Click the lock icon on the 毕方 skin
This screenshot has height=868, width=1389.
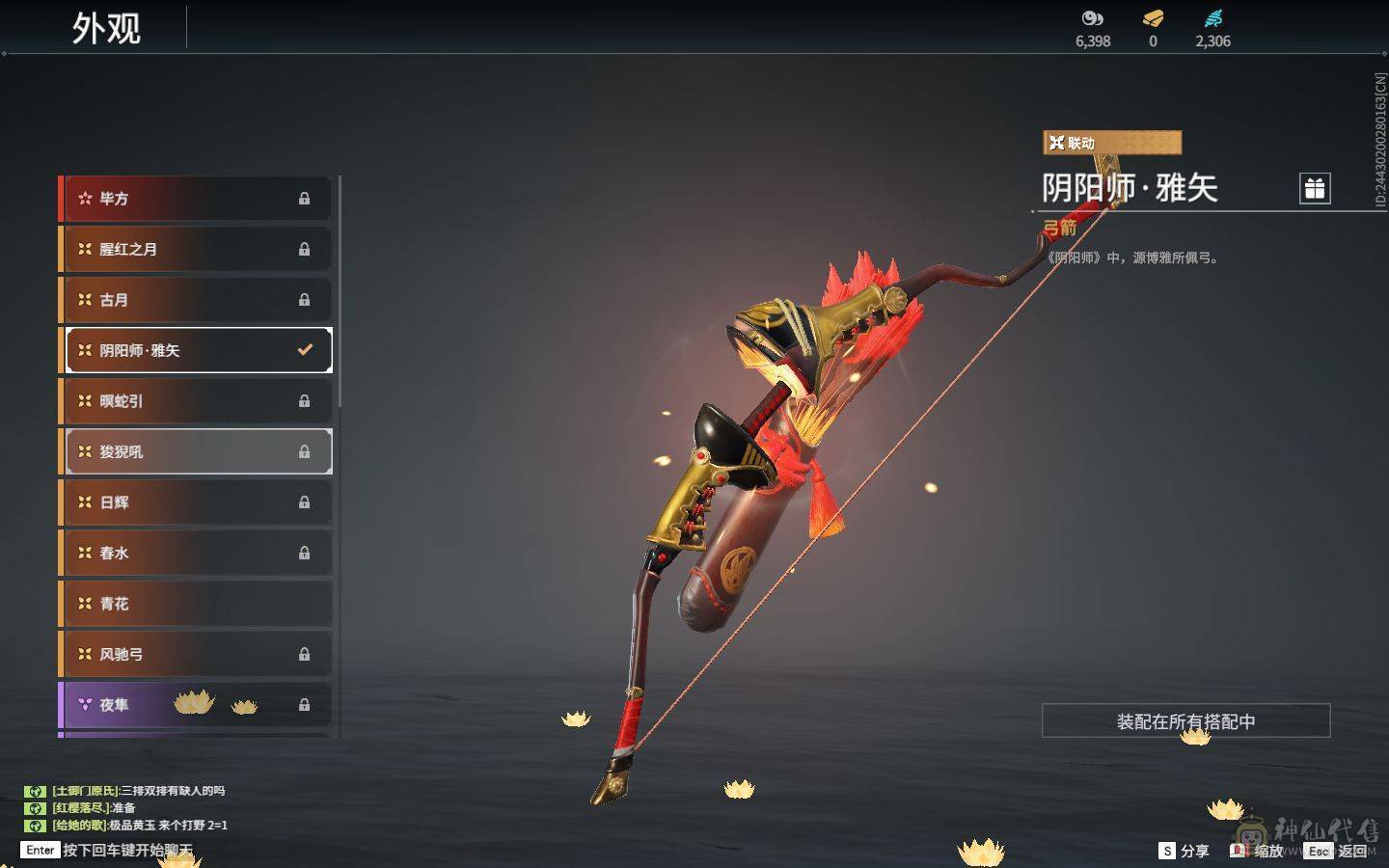305,198
